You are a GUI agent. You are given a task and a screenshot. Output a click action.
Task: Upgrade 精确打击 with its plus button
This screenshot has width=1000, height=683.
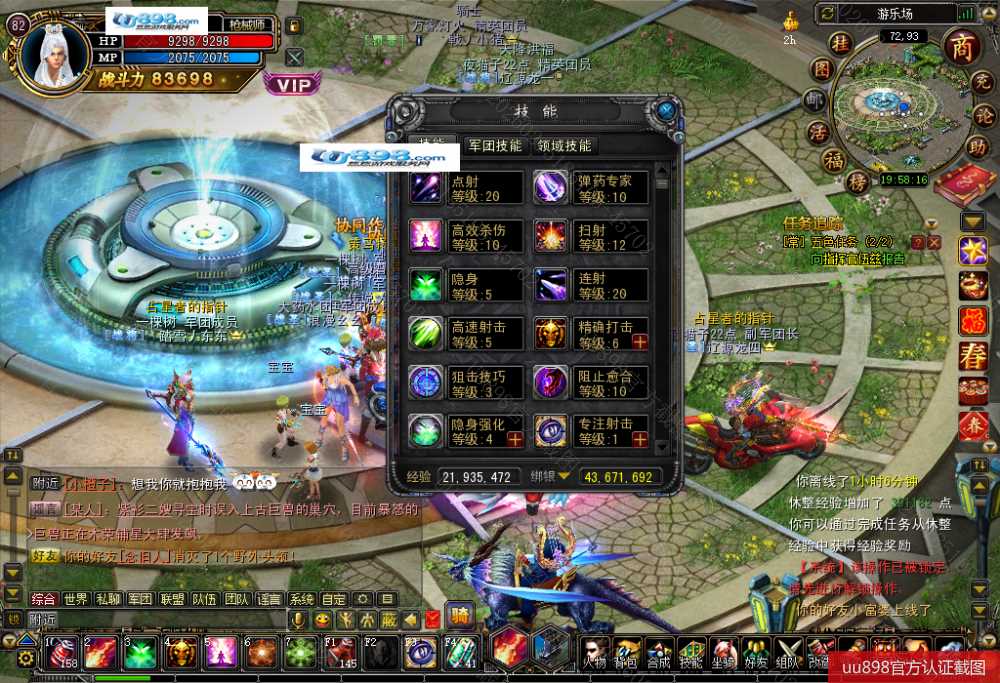(x=640, y=342)
